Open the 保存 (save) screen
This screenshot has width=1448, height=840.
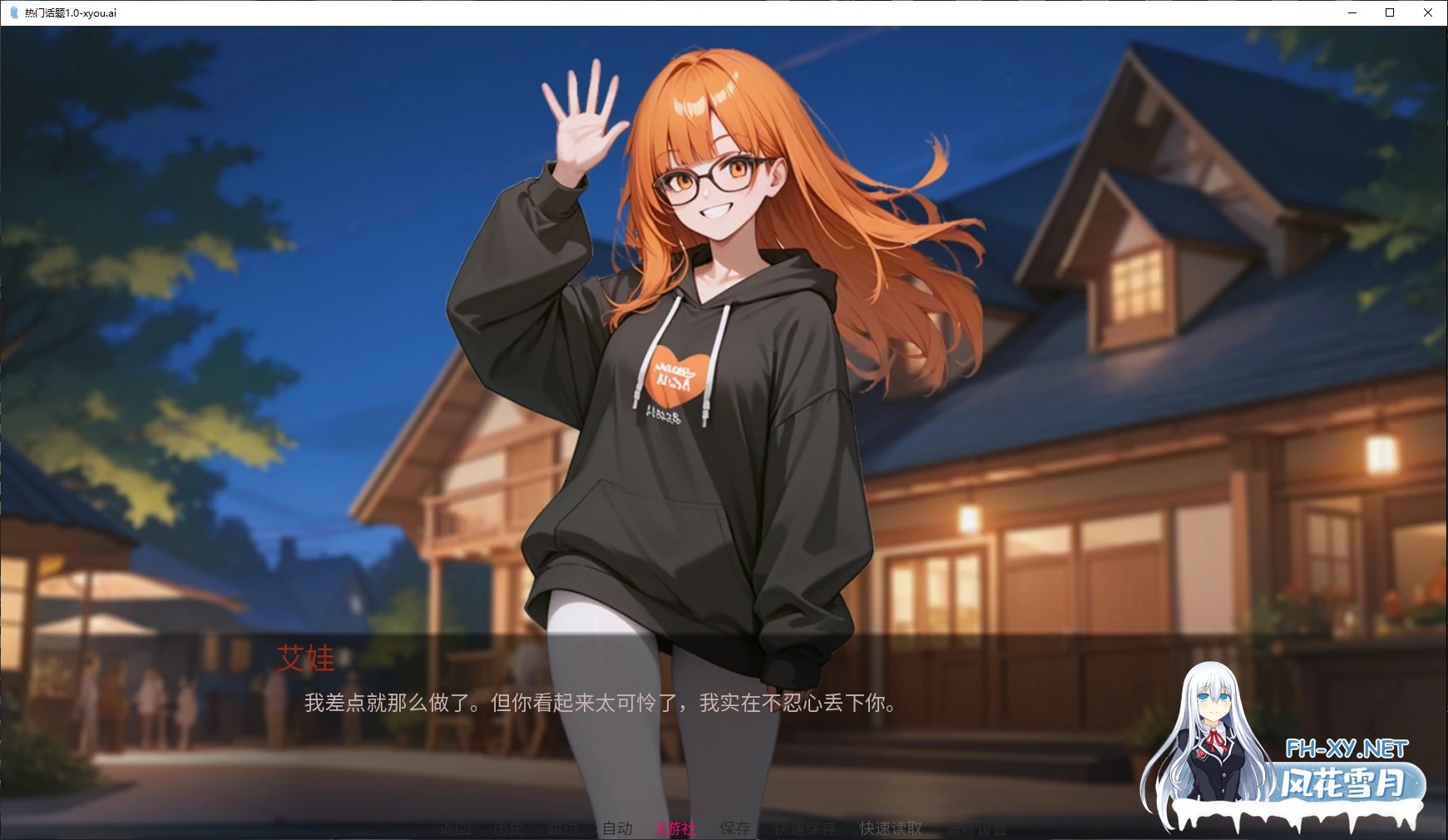click(735, 828)
